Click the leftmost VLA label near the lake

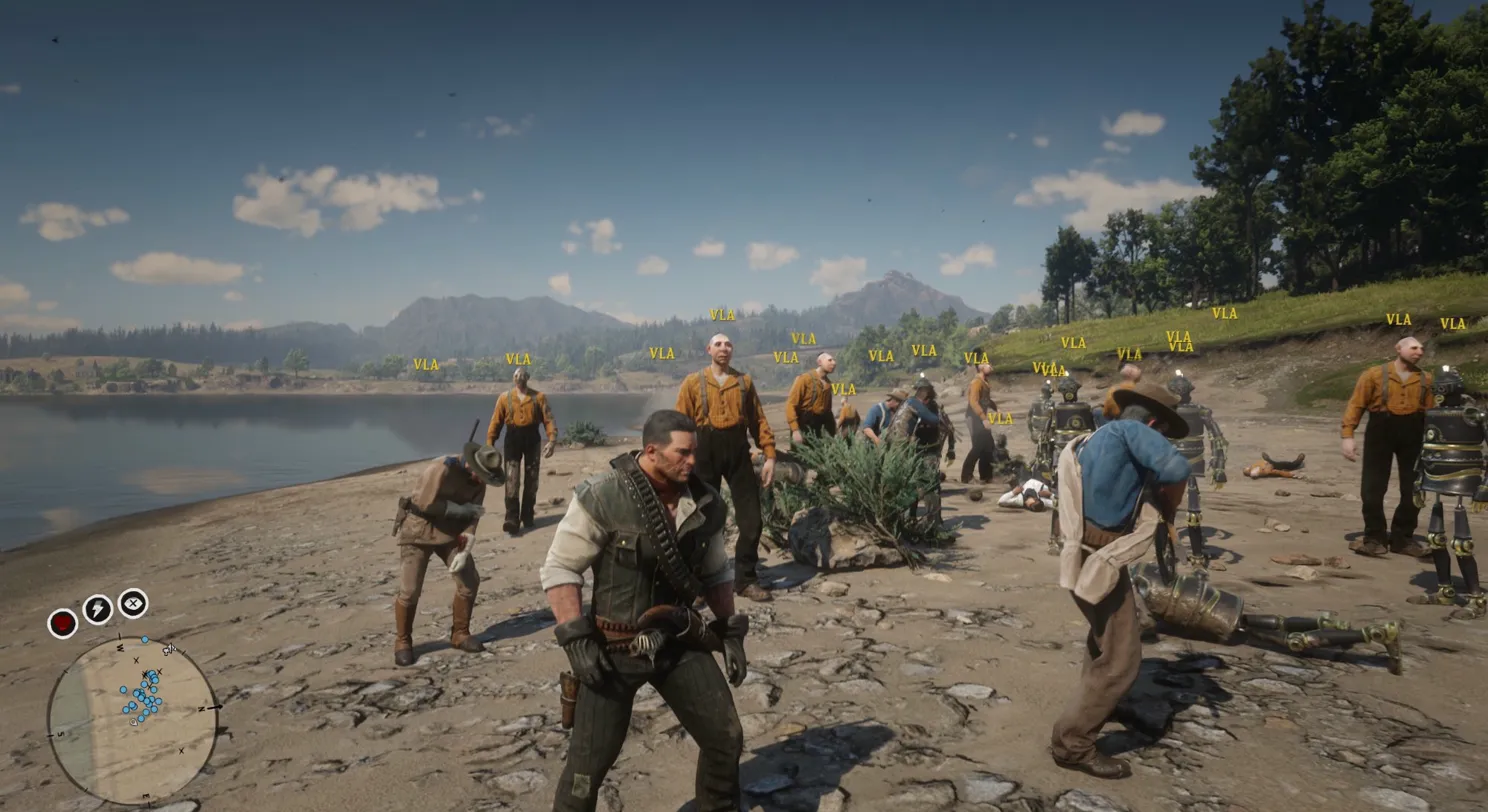pos(424,363)
